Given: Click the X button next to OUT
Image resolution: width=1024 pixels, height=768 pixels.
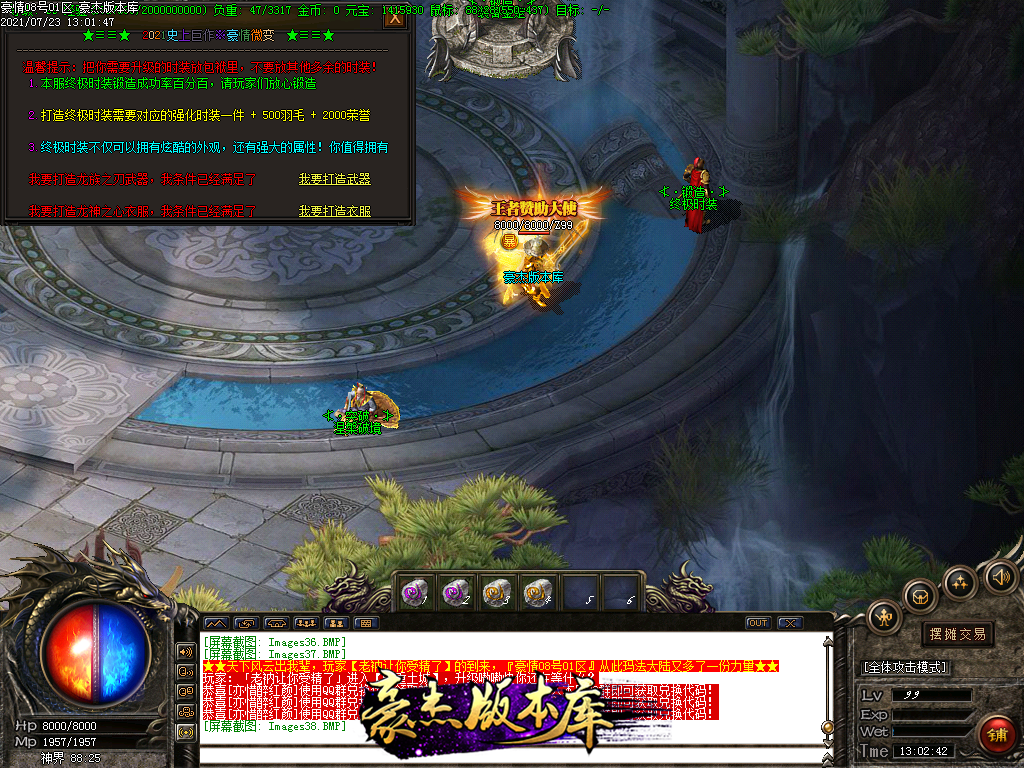Looking at the screenshot, I should point(789,623).
